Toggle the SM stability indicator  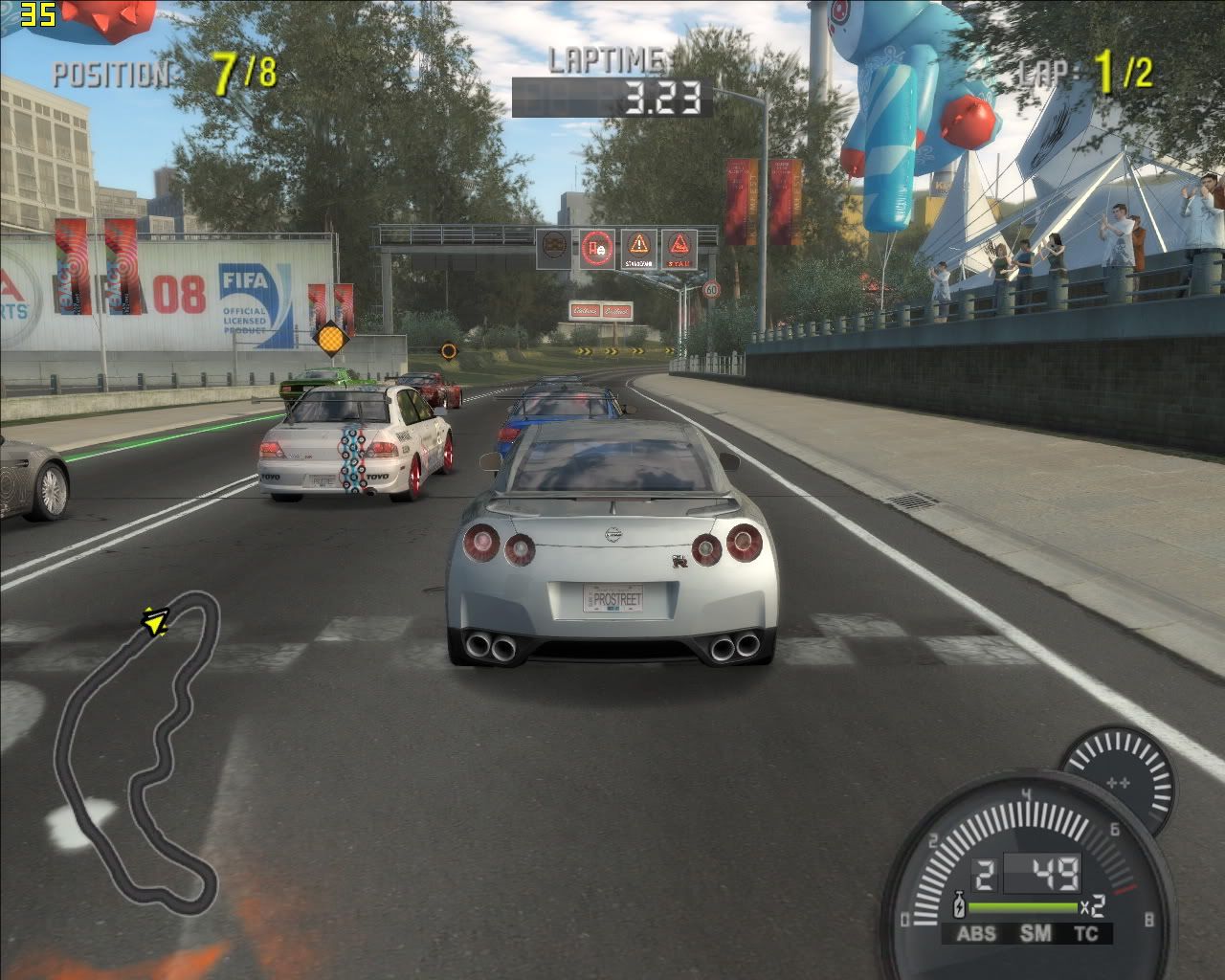pyautogui.click(x=1035, y=933)
